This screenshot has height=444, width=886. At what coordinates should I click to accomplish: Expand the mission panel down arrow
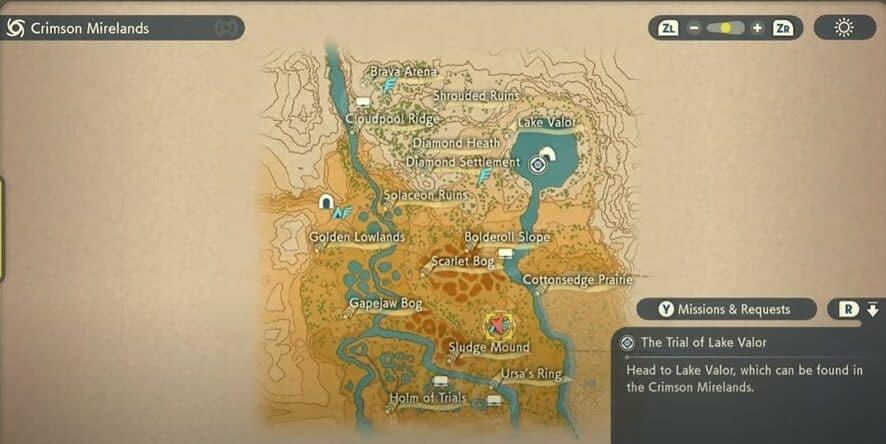(x=873, y=309)
